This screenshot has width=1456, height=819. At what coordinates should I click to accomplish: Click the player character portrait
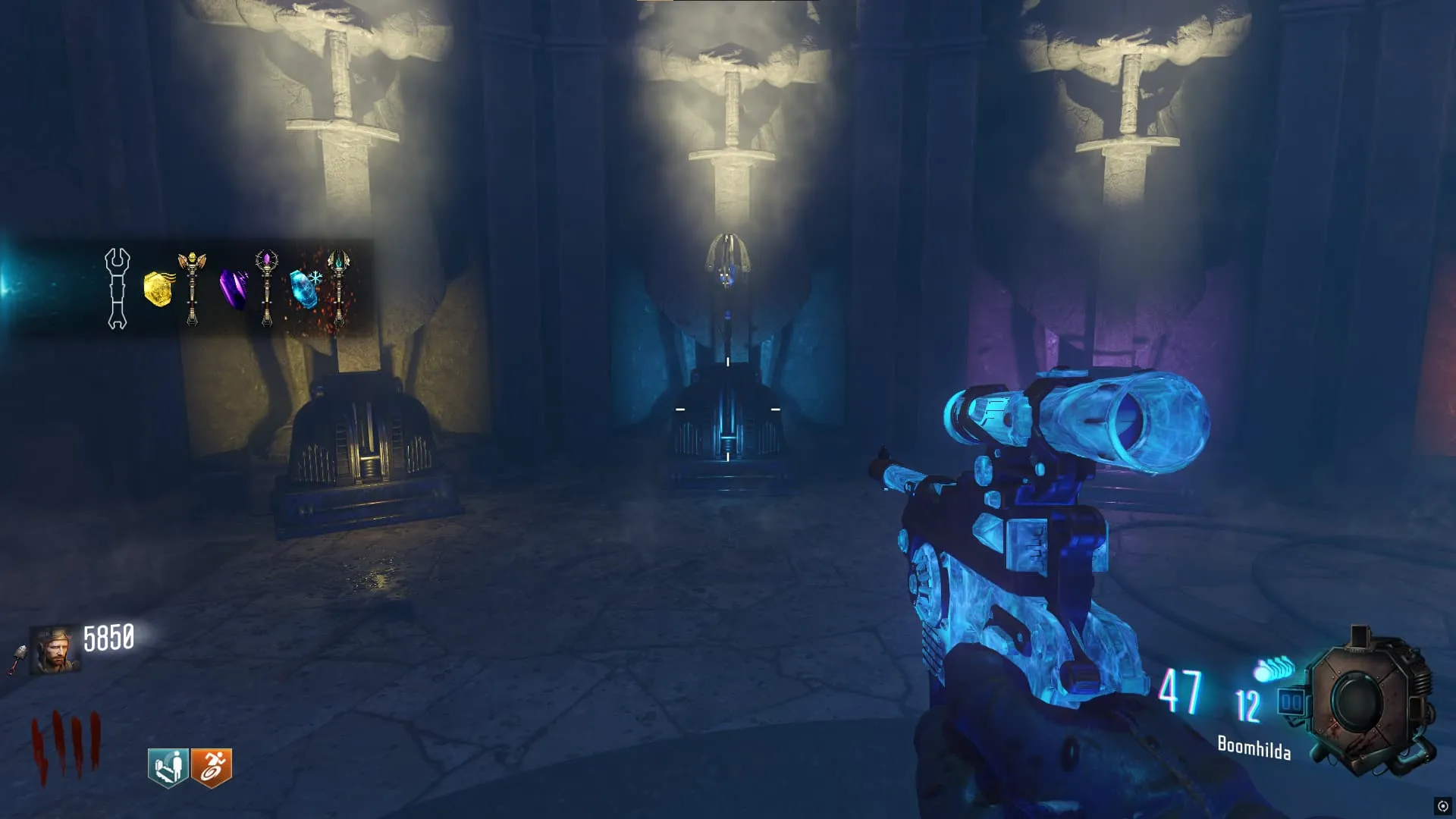(x=55, y=650)
